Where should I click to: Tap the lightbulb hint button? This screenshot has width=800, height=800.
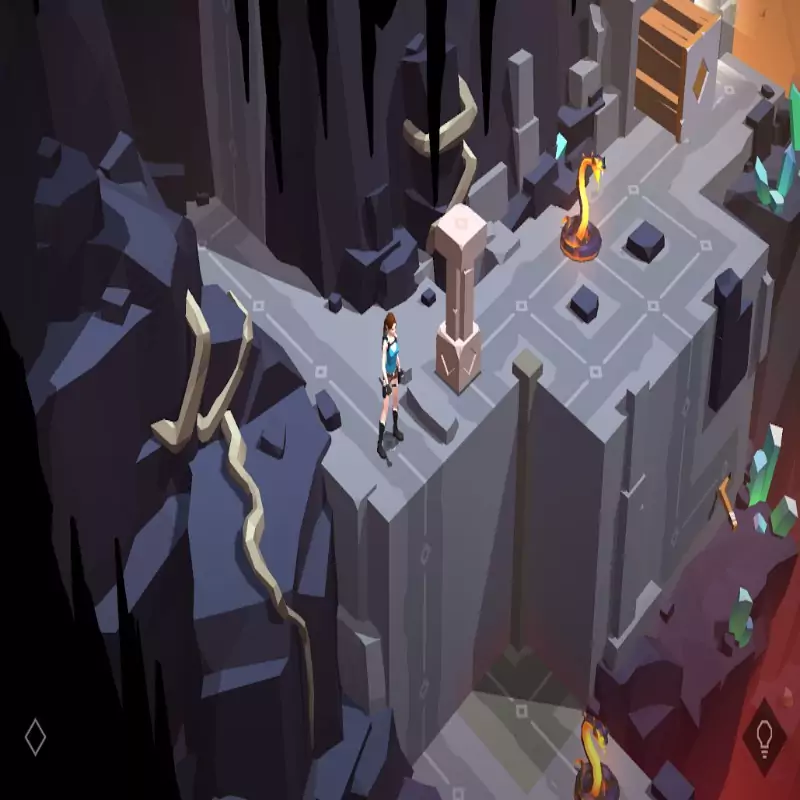[x=765, y=738]
